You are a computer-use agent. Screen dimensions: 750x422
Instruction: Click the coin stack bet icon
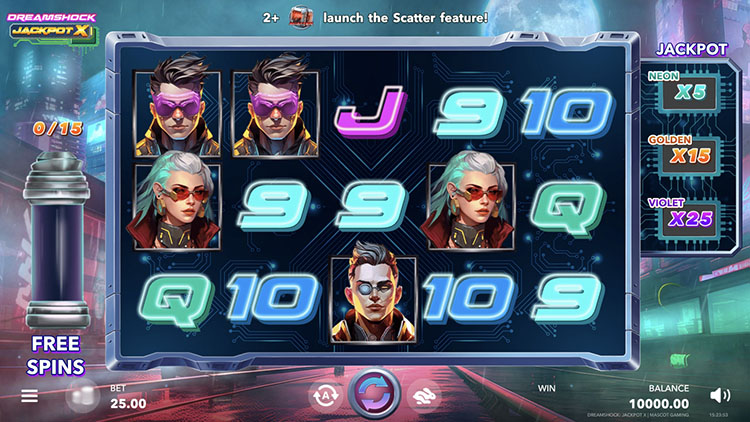click(x=83, y=396)
